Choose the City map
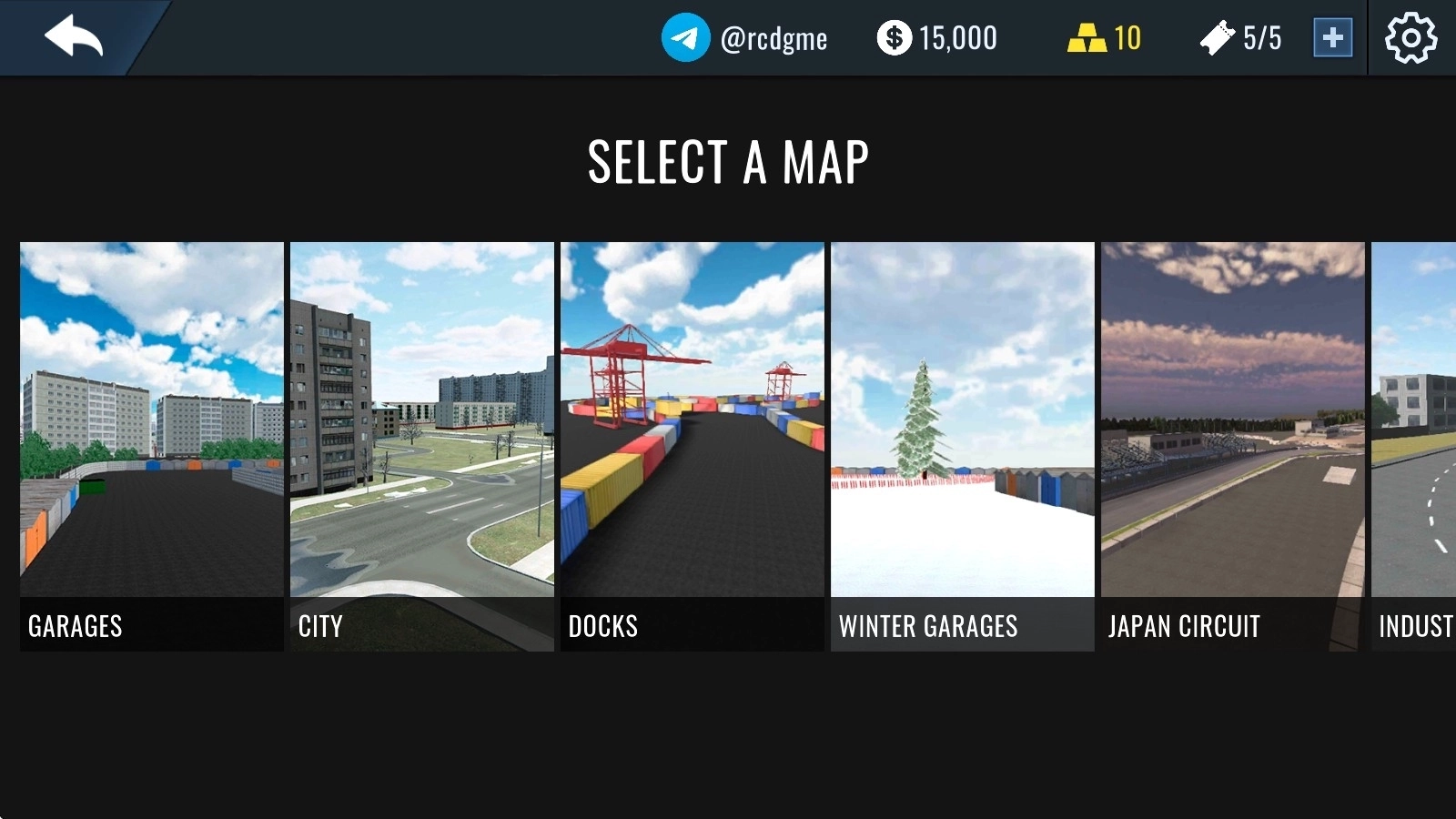This screenshot has width=1456, height=819. tap(422, 446)
